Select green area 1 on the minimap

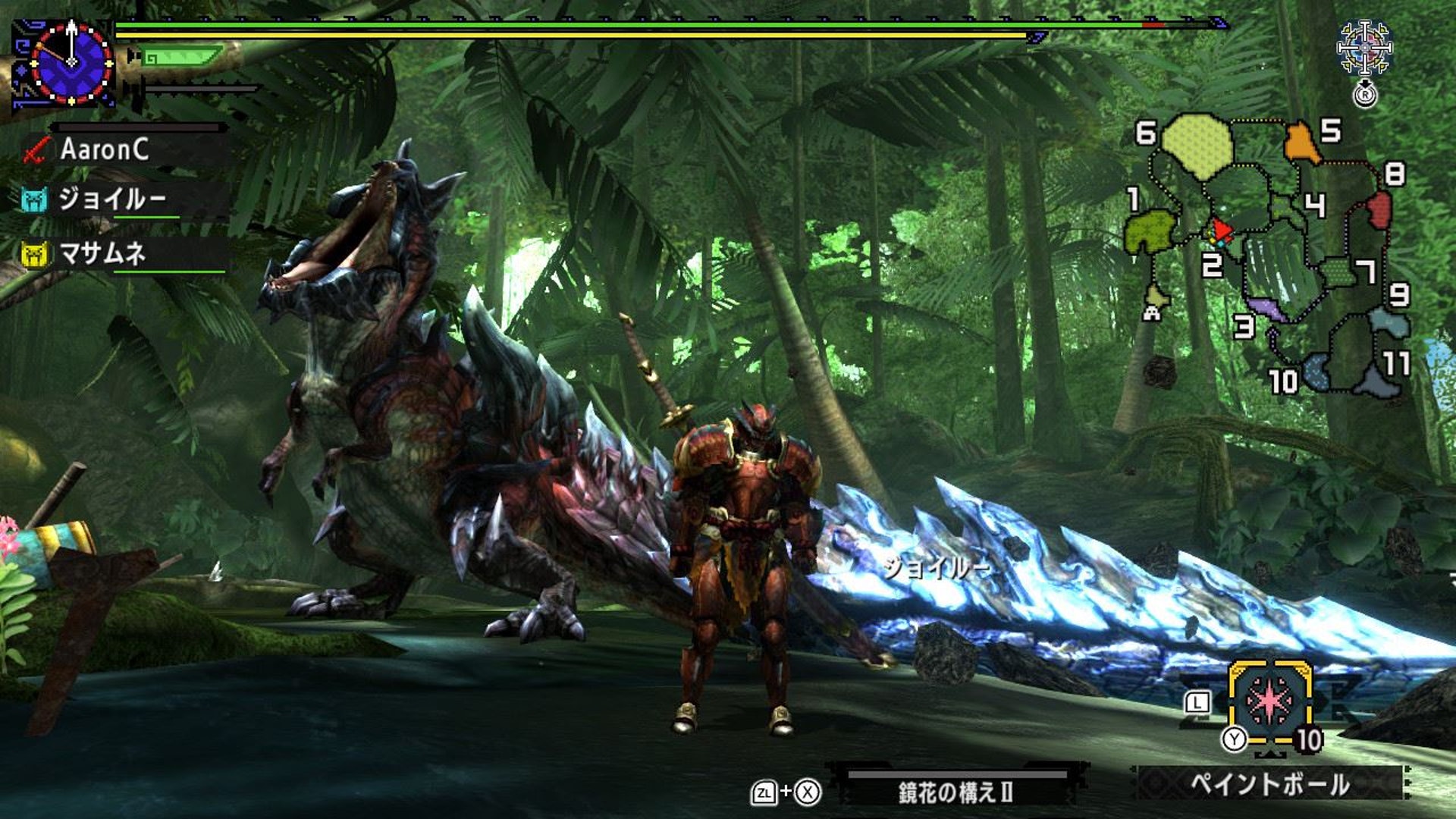(x=1150, y=231)
